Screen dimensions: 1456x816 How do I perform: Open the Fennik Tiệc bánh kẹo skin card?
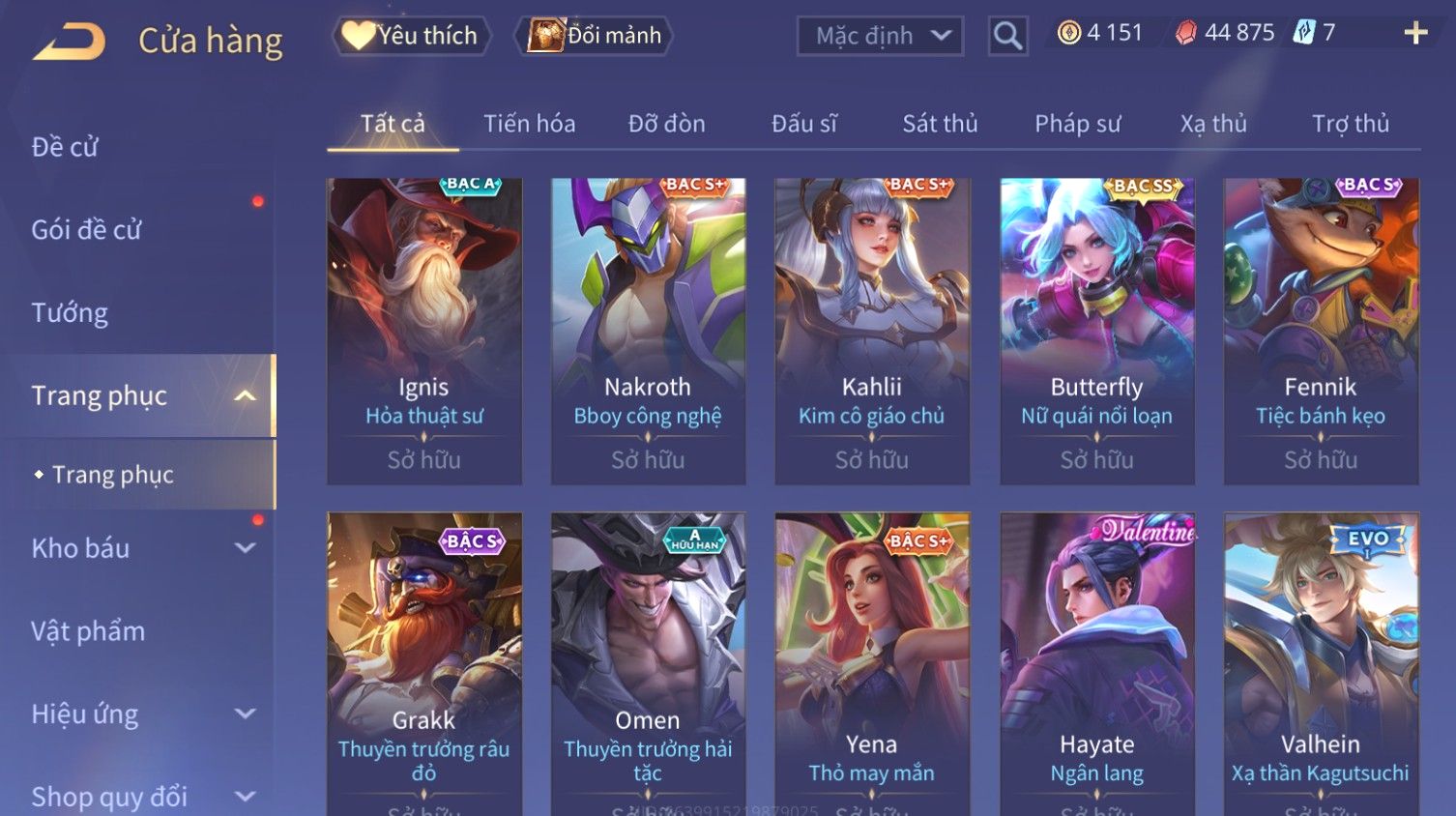click(x=1321, y=331)
